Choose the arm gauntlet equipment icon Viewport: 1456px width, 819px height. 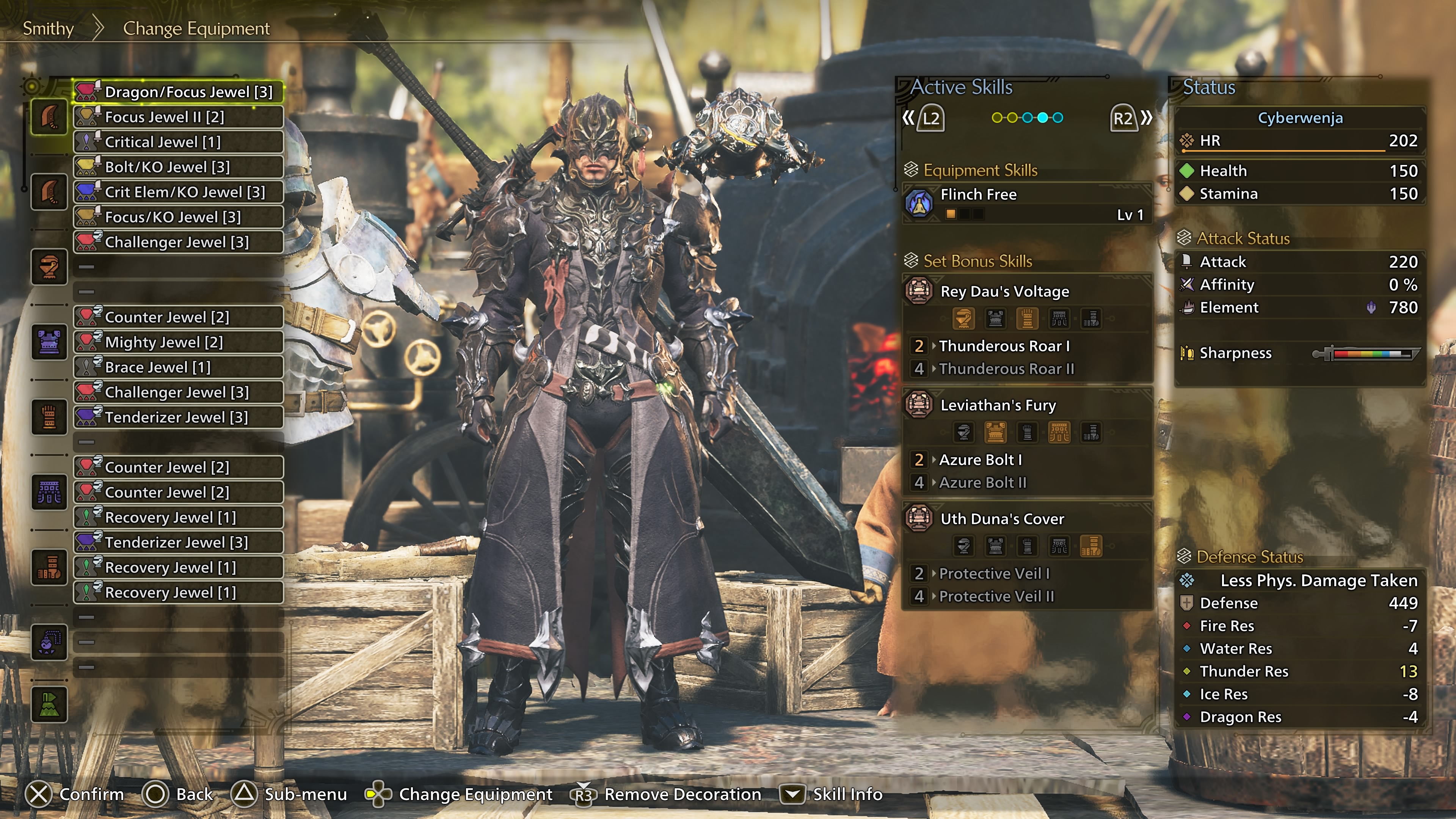(x=49, y=417)
